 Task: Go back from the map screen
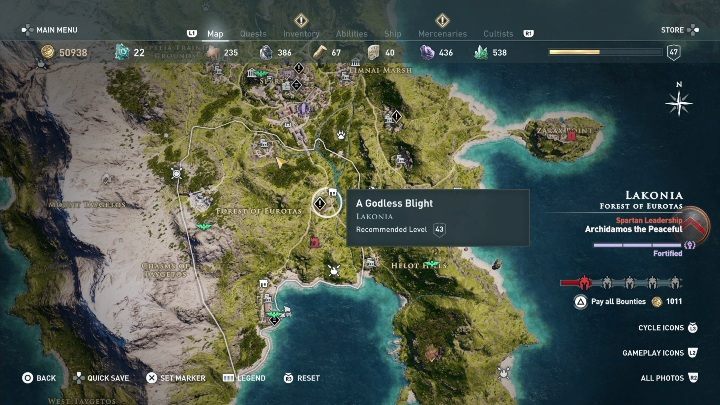coord(40,378)
